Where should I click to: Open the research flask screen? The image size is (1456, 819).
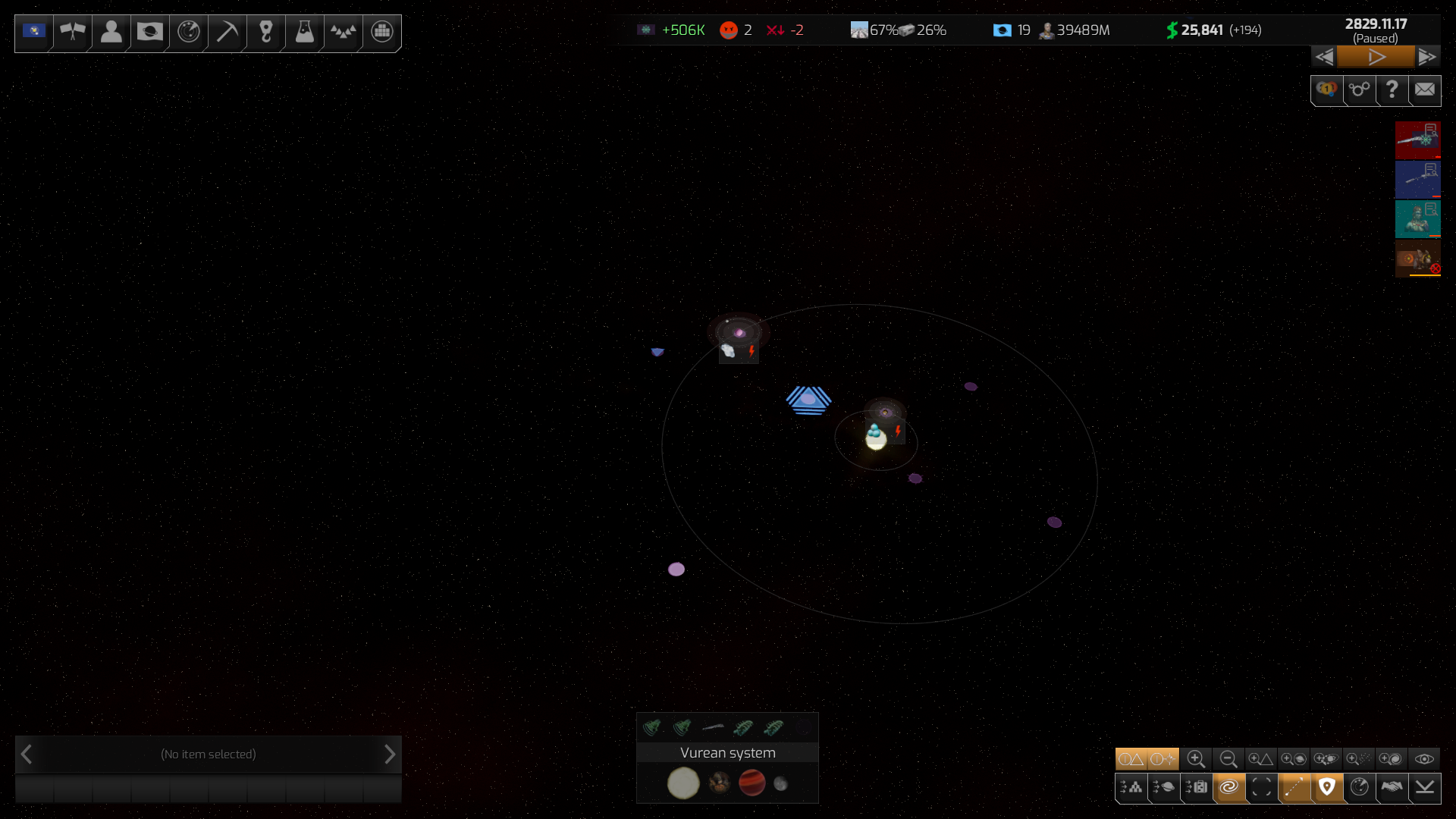click(305, 32)
